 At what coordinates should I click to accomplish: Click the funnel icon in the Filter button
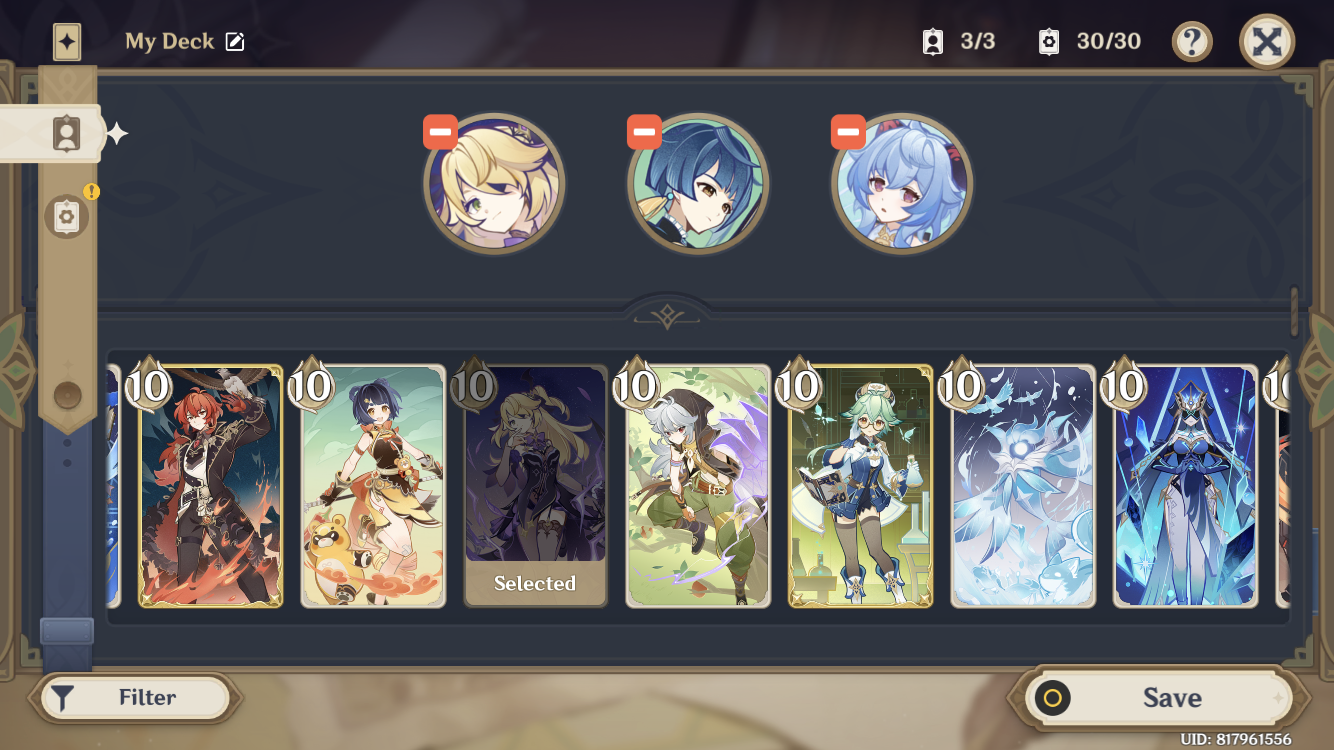(62, 697)
